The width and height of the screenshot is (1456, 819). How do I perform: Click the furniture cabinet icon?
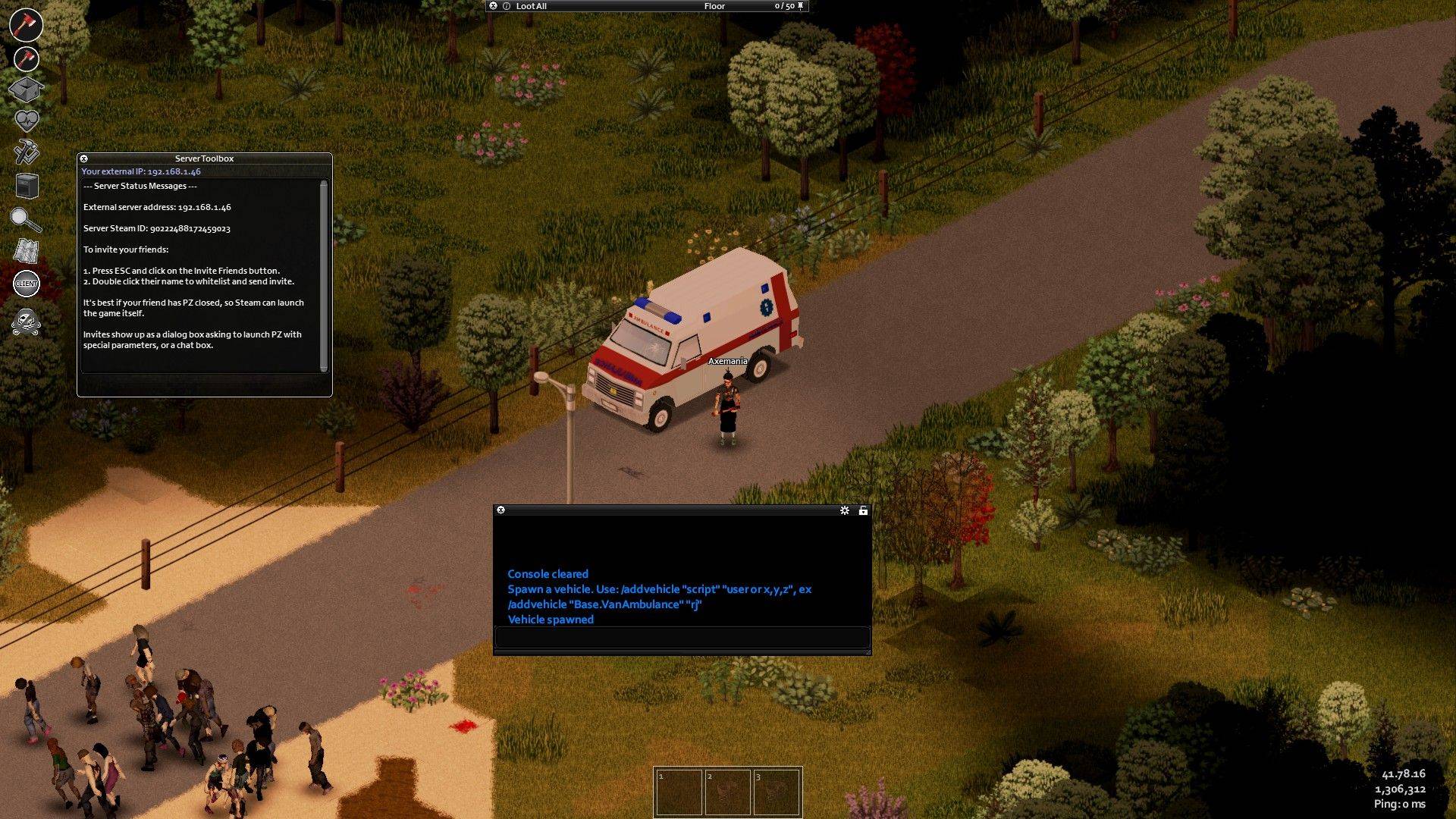27,186
